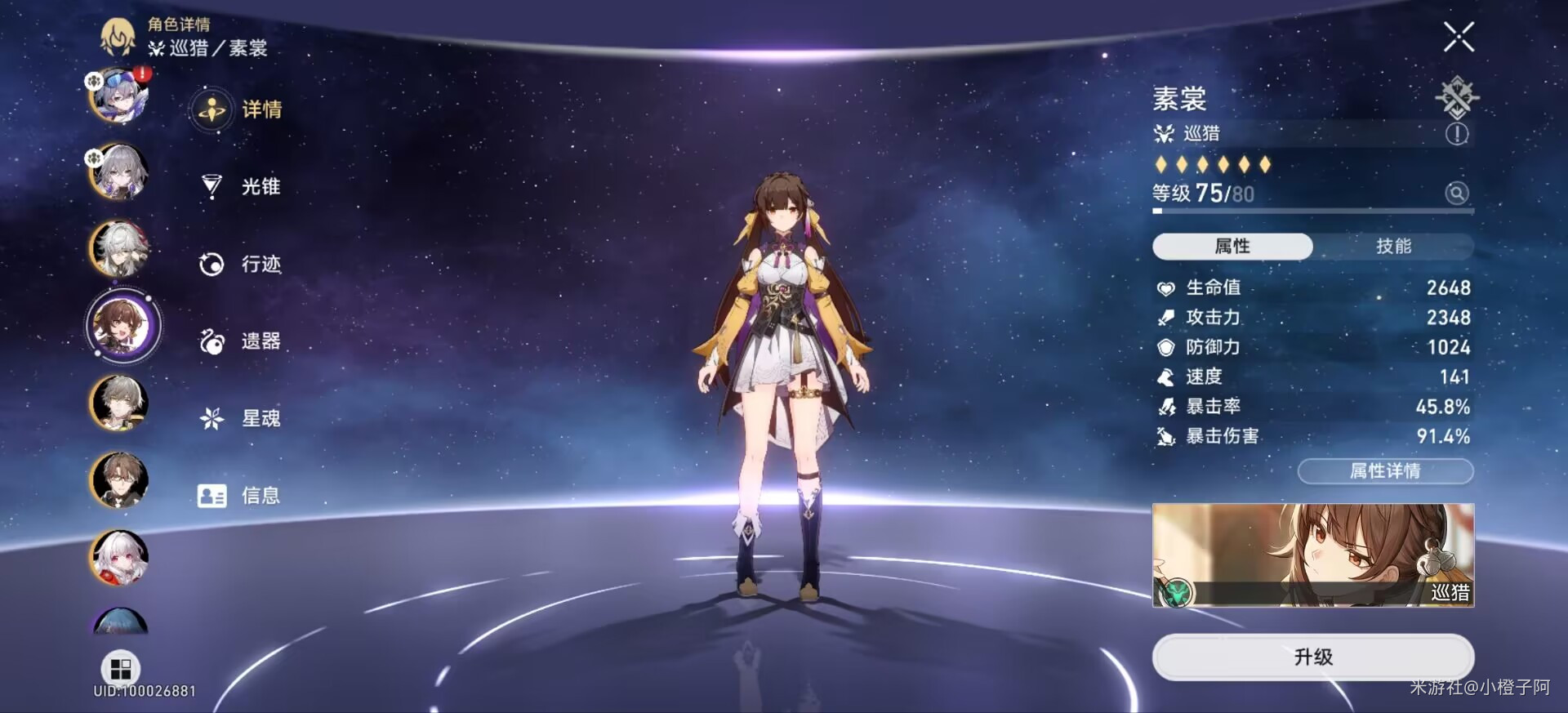
Task: Click the 升级 level up button
Action: coord(1312,657)
